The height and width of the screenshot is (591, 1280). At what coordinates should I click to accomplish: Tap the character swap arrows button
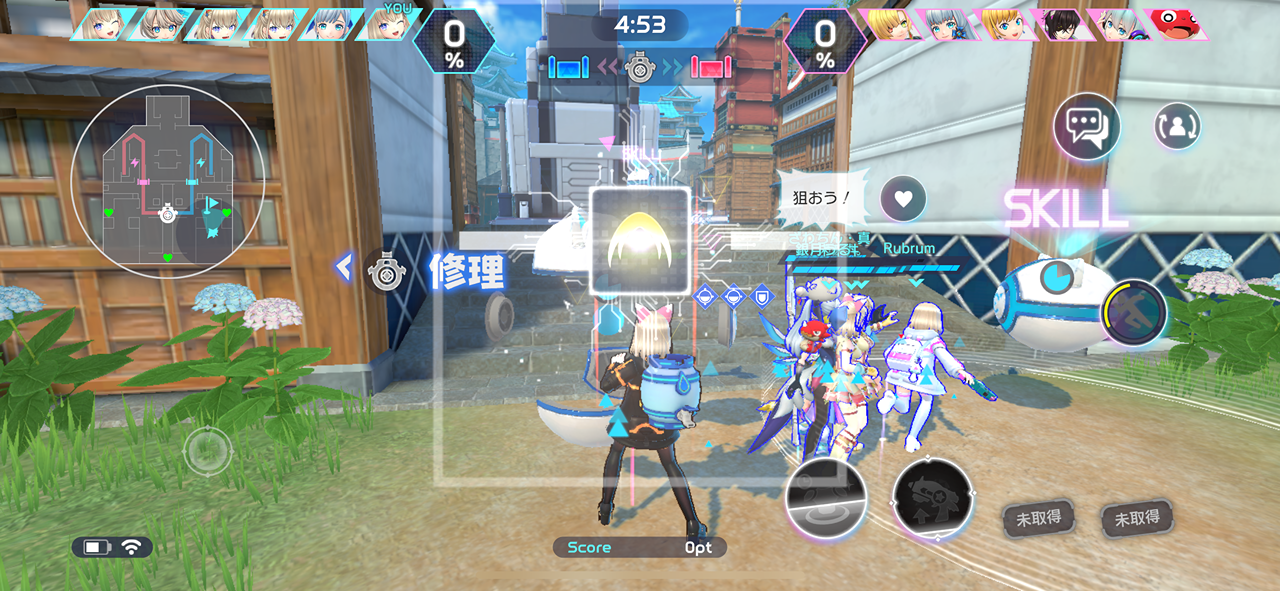point(1177,127)
